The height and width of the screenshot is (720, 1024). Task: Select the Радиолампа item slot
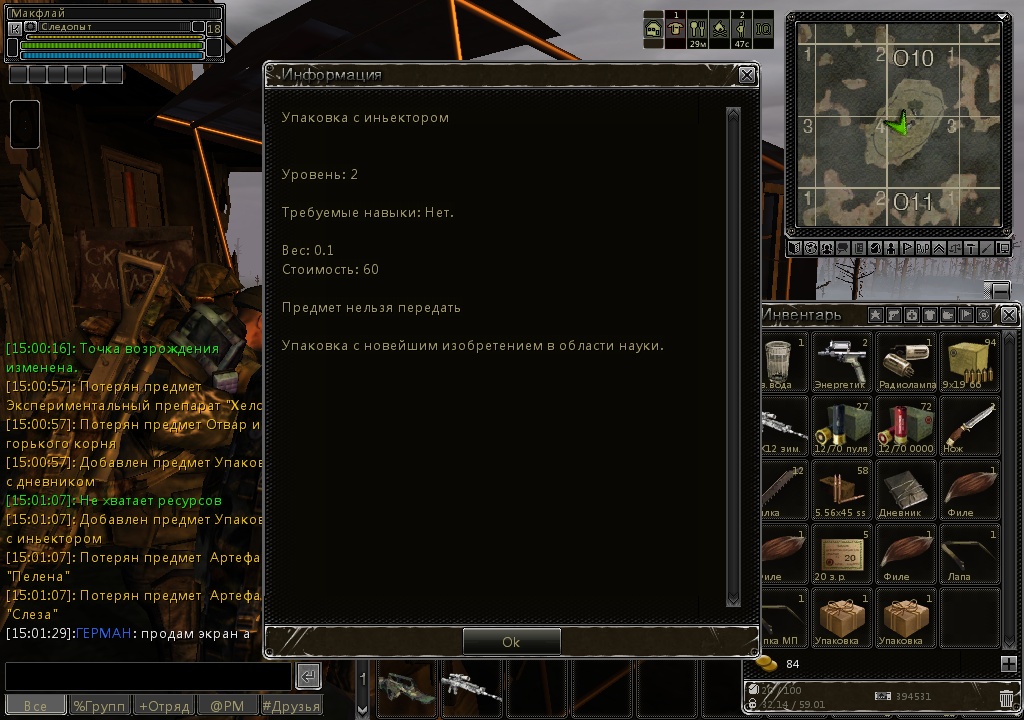coord(906,362)
